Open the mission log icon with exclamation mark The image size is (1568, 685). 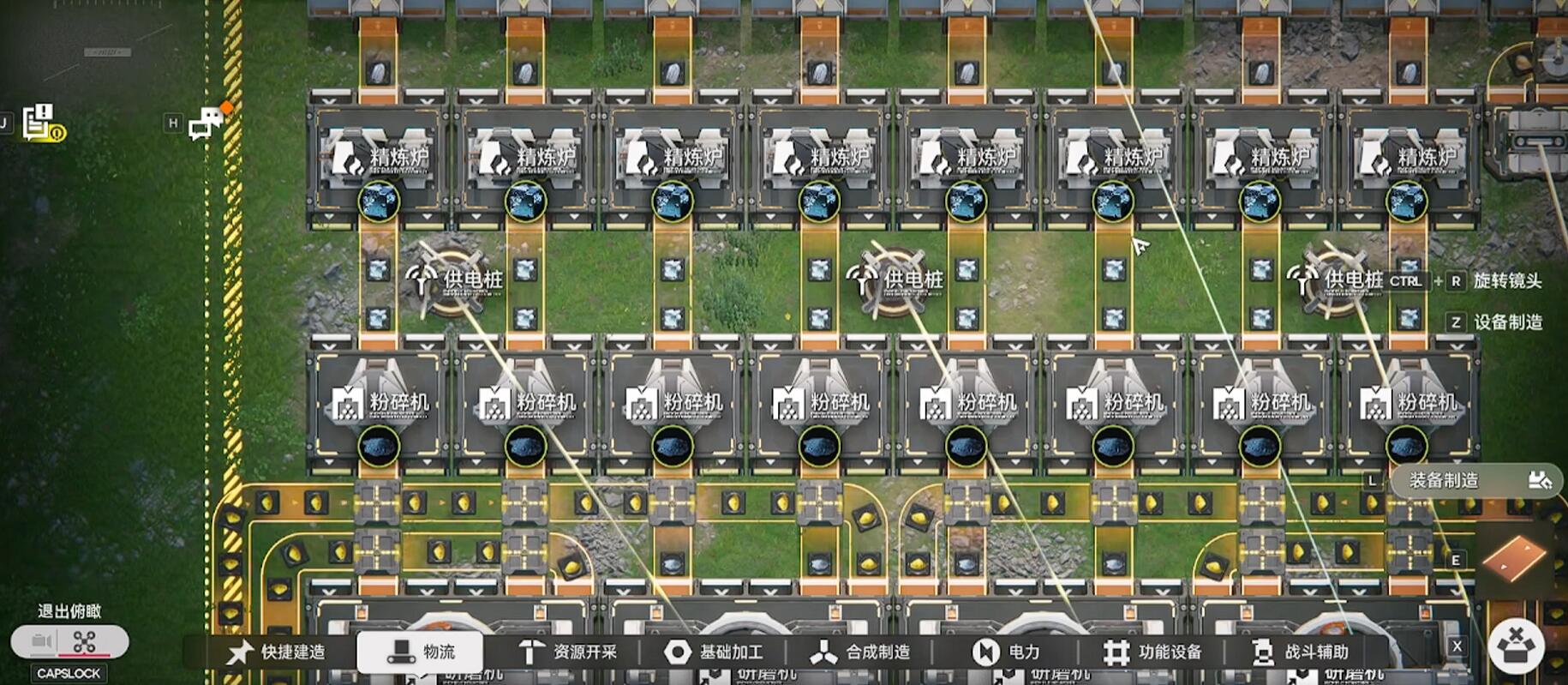(43, 123)
